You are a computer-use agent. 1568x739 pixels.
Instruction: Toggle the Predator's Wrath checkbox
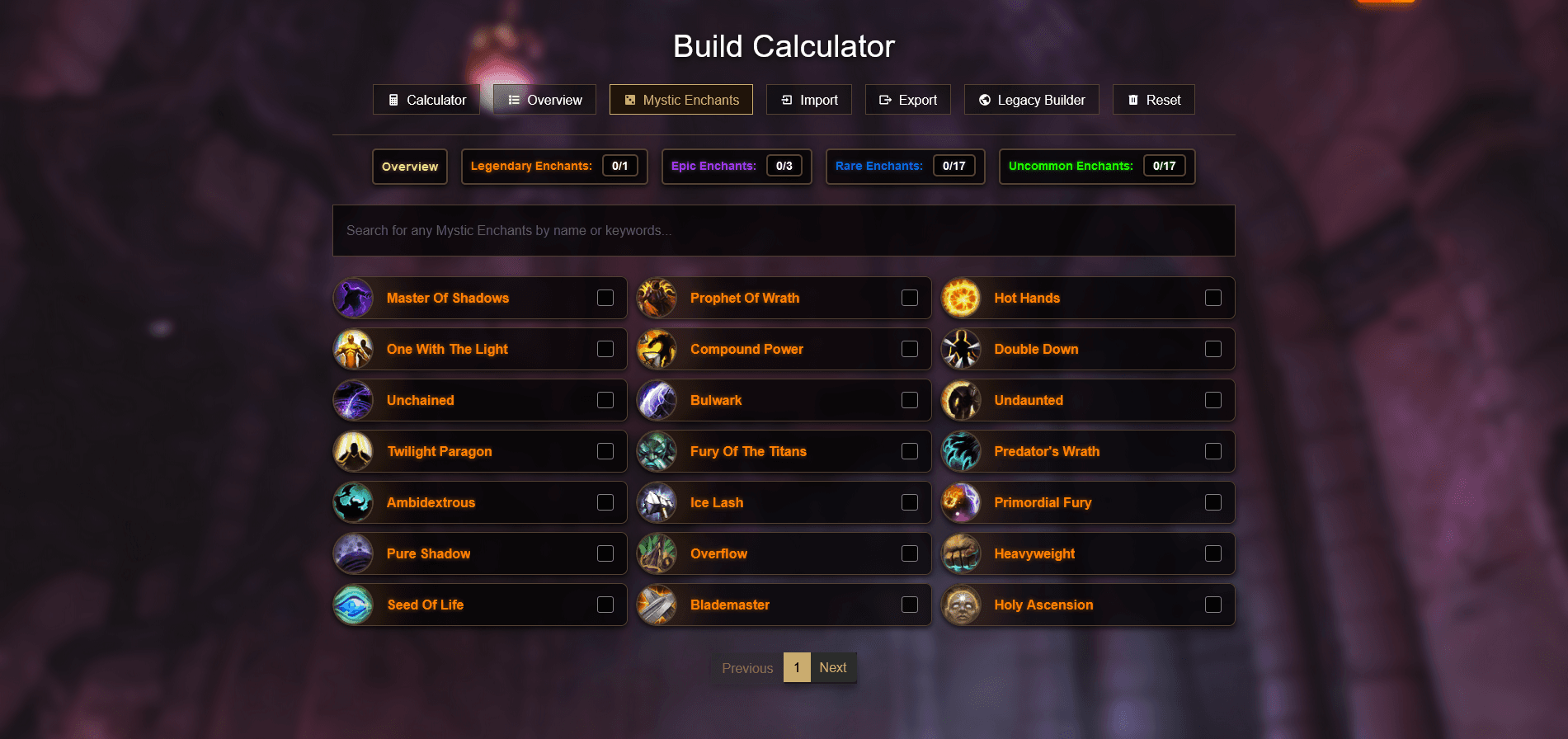point(1213,451)
